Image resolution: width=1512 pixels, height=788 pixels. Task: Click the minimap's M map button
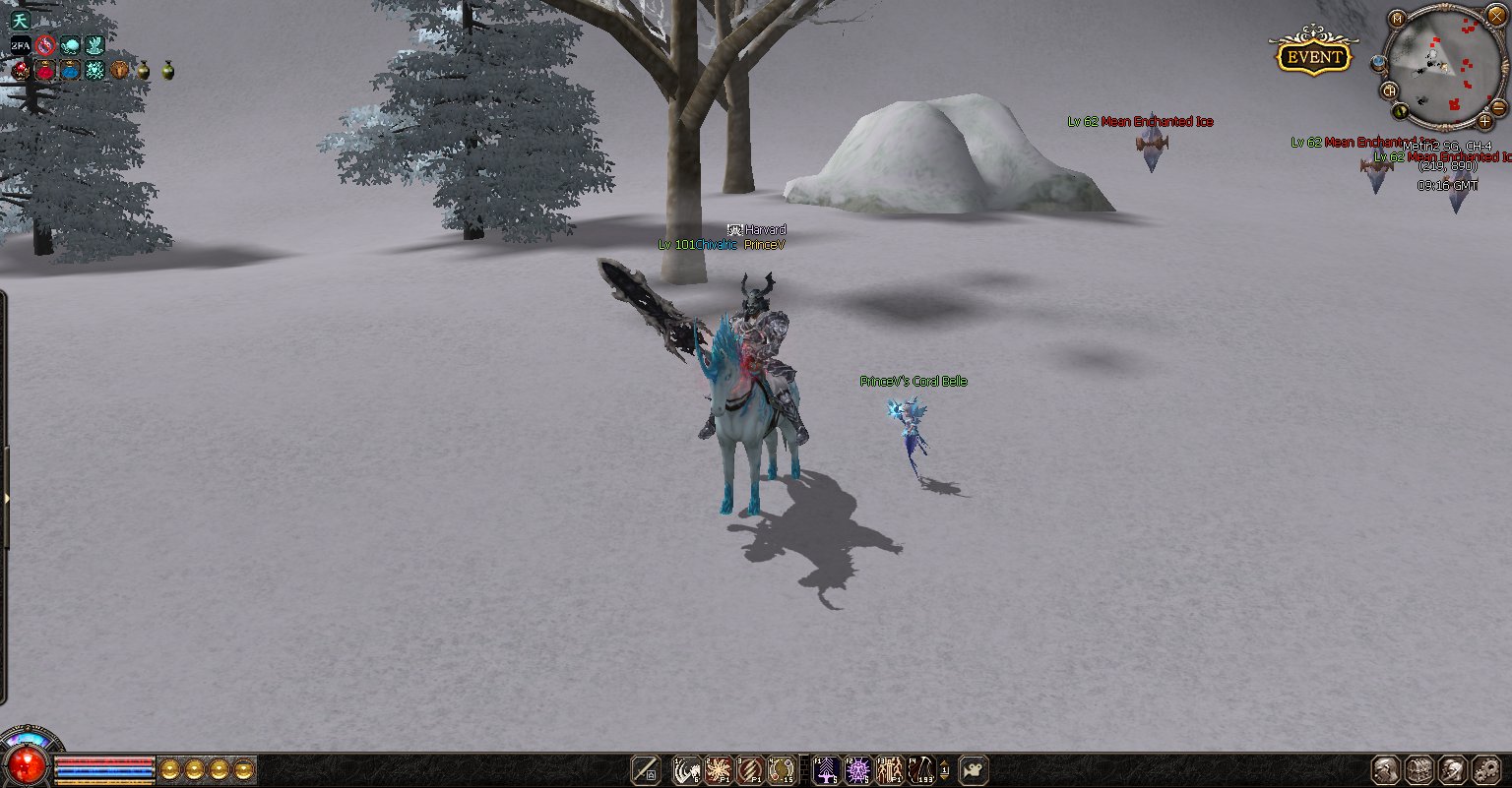tap(1397, 19)
